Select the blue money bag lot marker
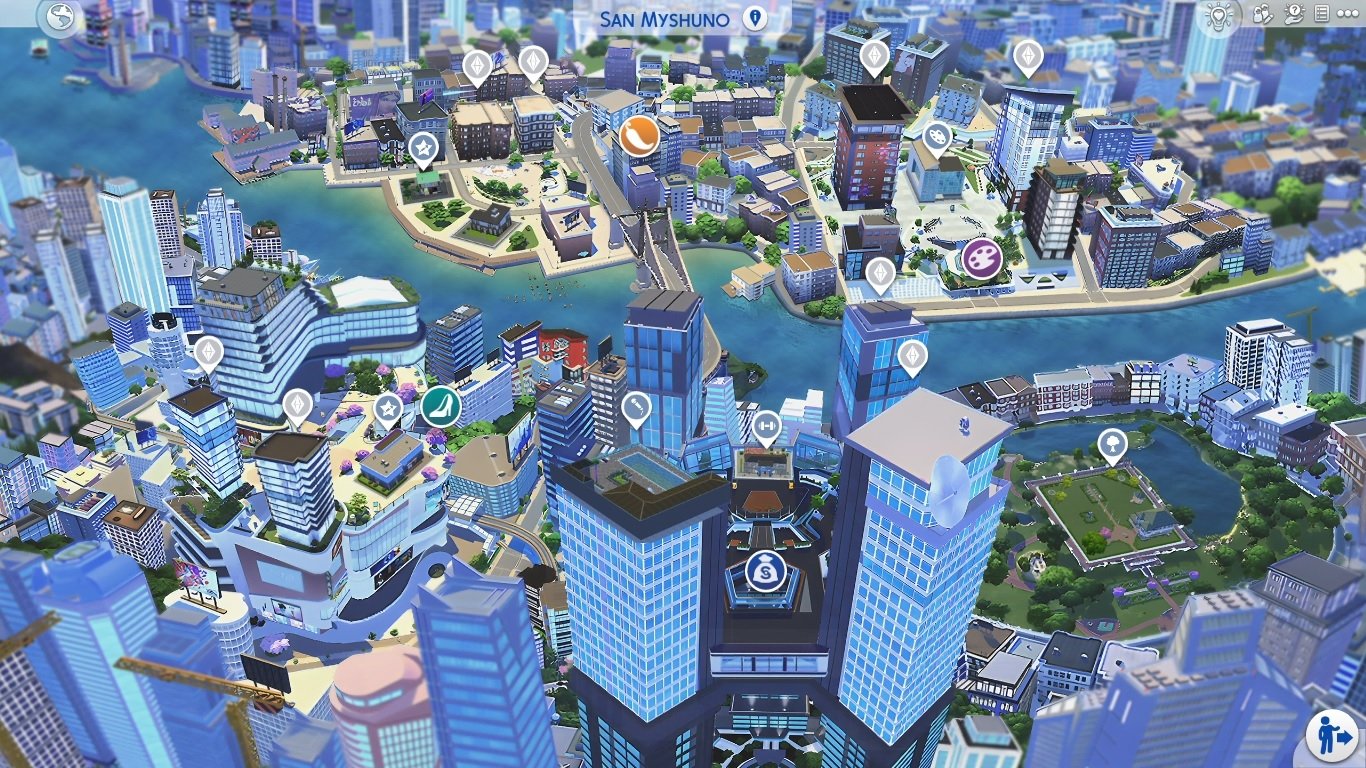 coord(763,572)
